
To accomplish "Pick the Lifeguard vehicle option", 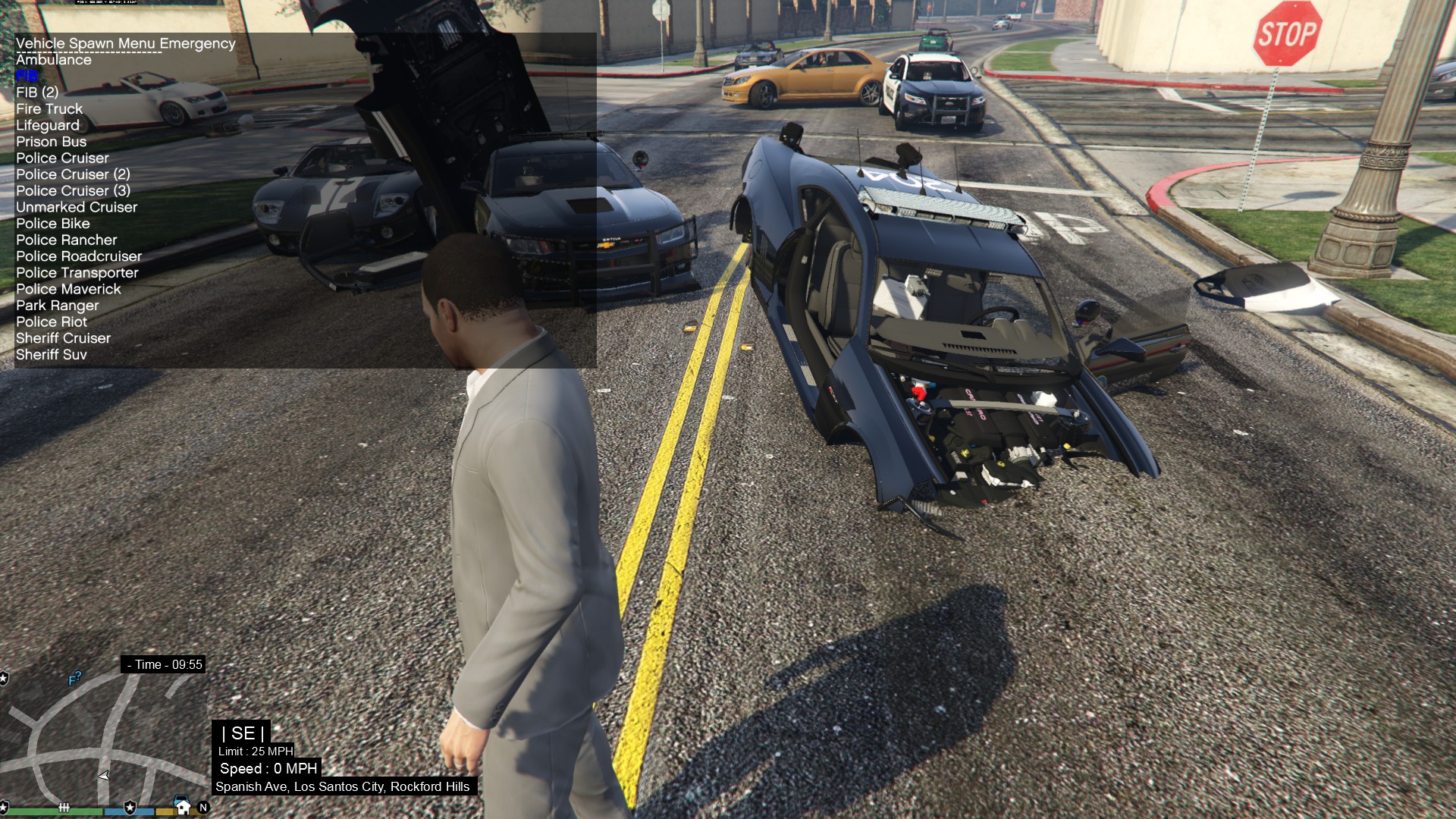I will point(47,126).
